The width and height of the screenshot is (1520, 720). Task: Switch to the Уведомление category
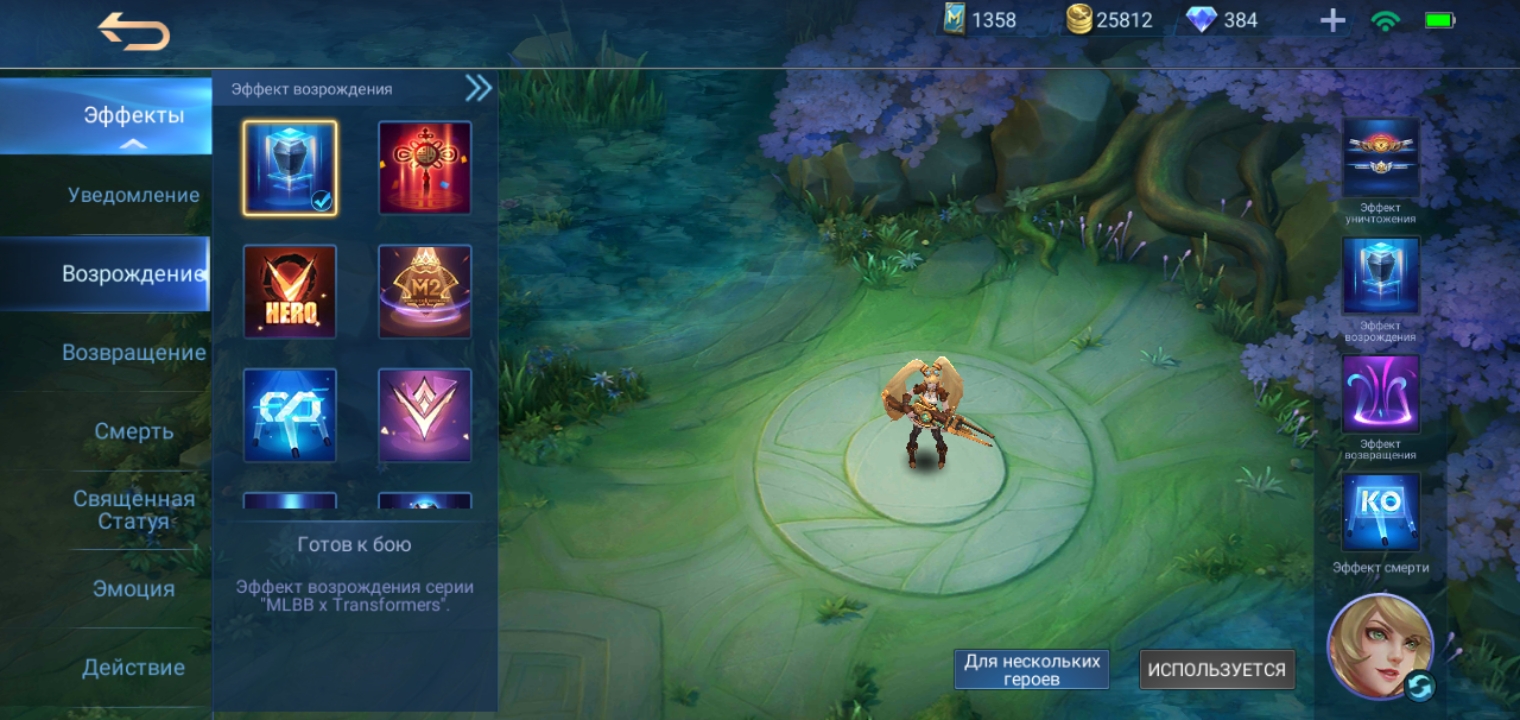pos(133,195)
